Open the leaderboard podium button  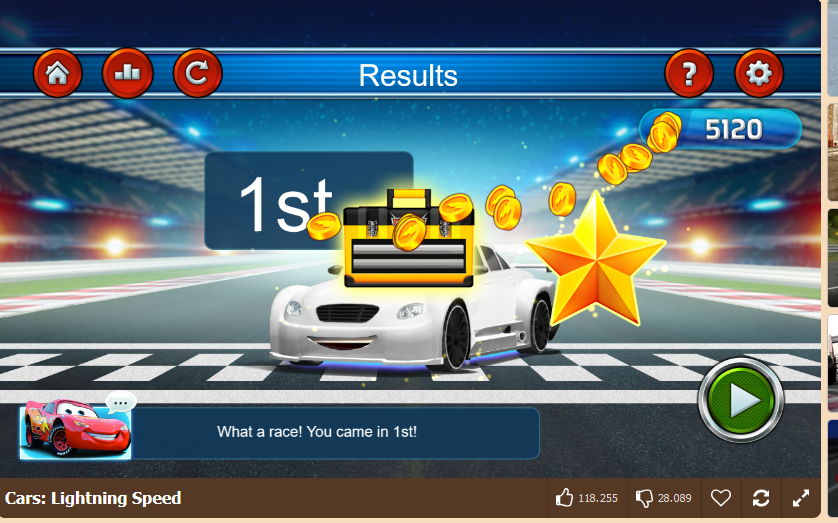point(127,74)
